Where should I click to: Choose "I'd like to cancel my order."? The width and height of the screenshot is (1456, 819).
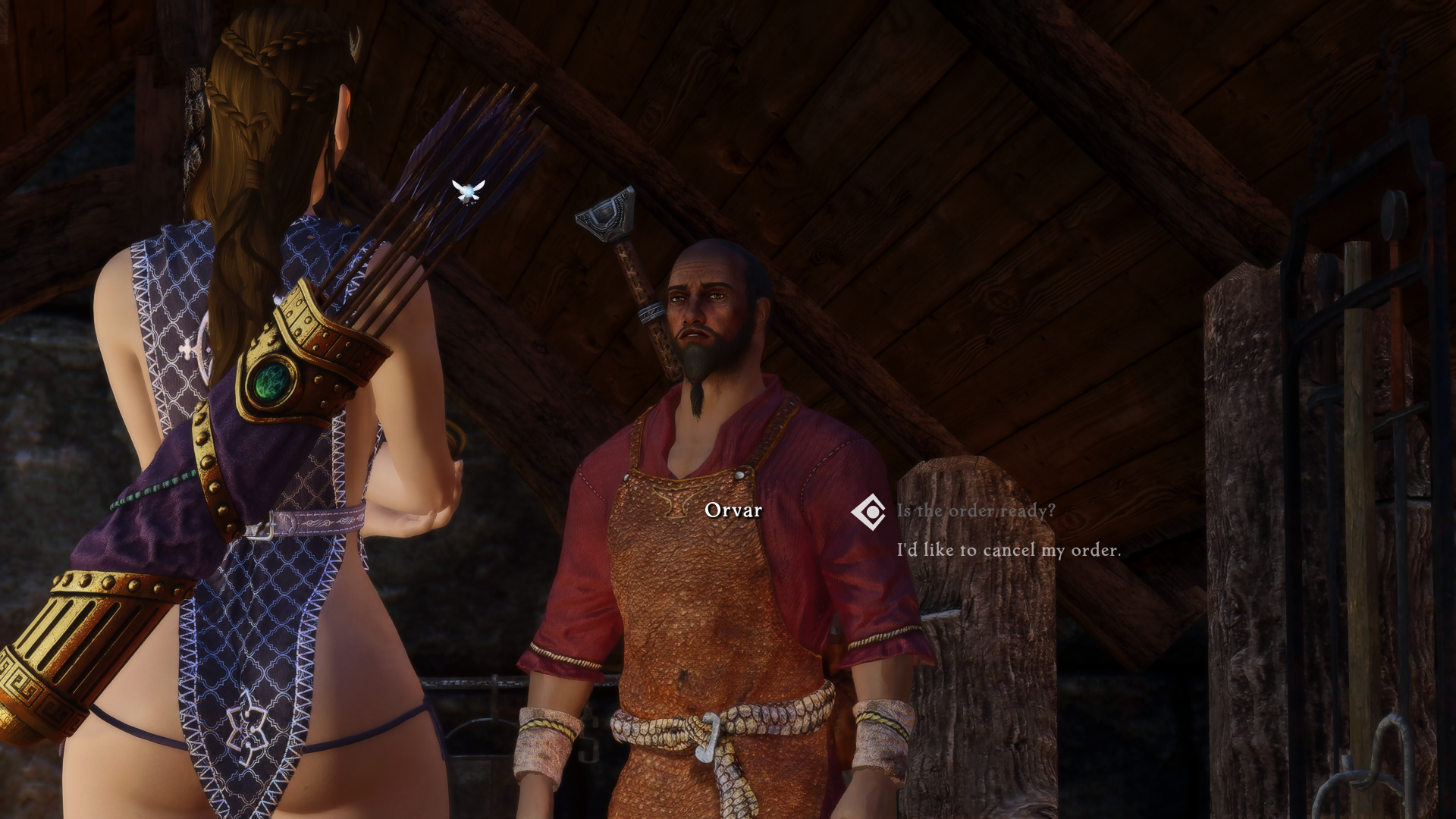point(1008,550)
